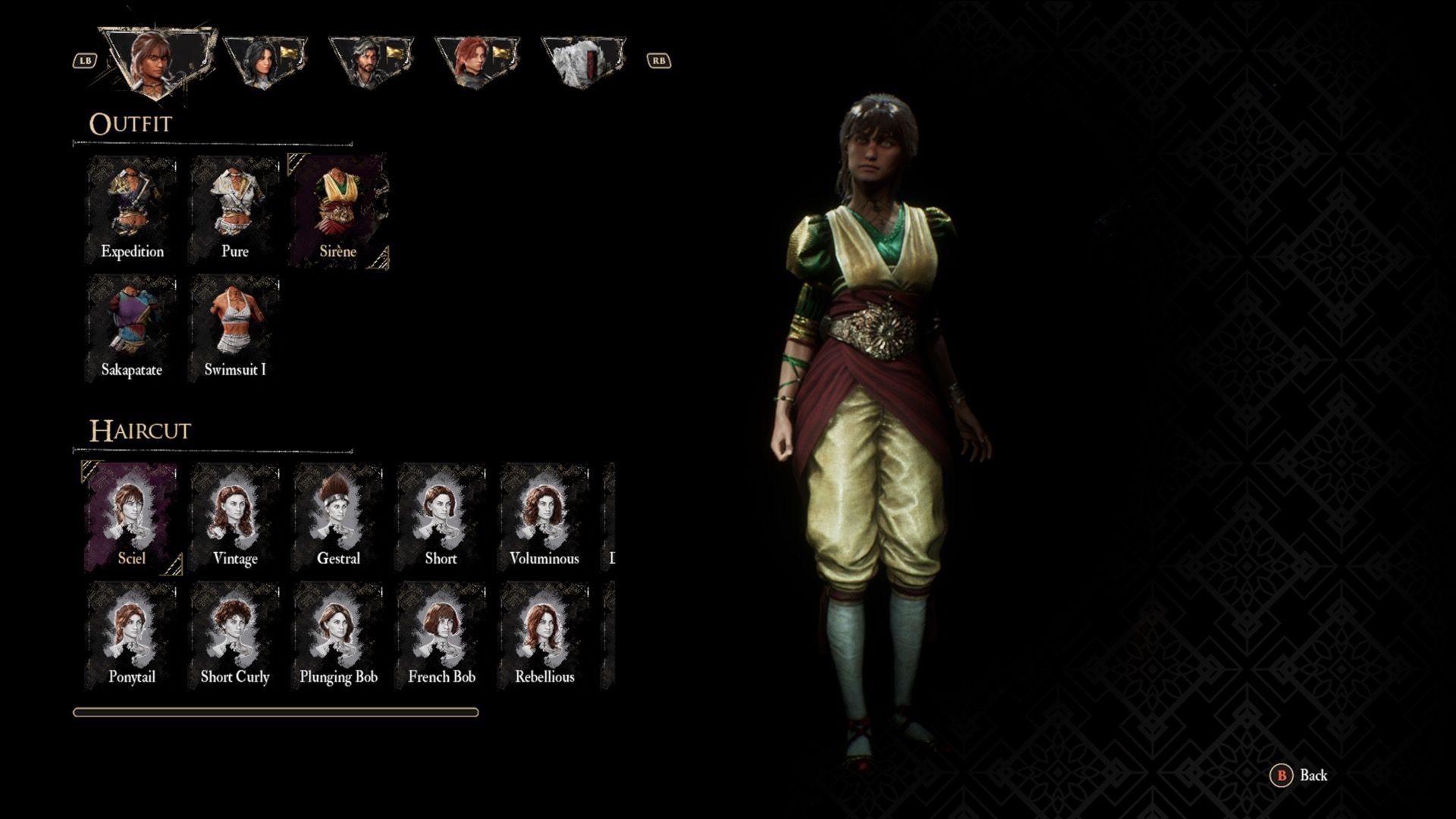
Task: Choose the Vintage haircut
Action: tap(235, 512)
